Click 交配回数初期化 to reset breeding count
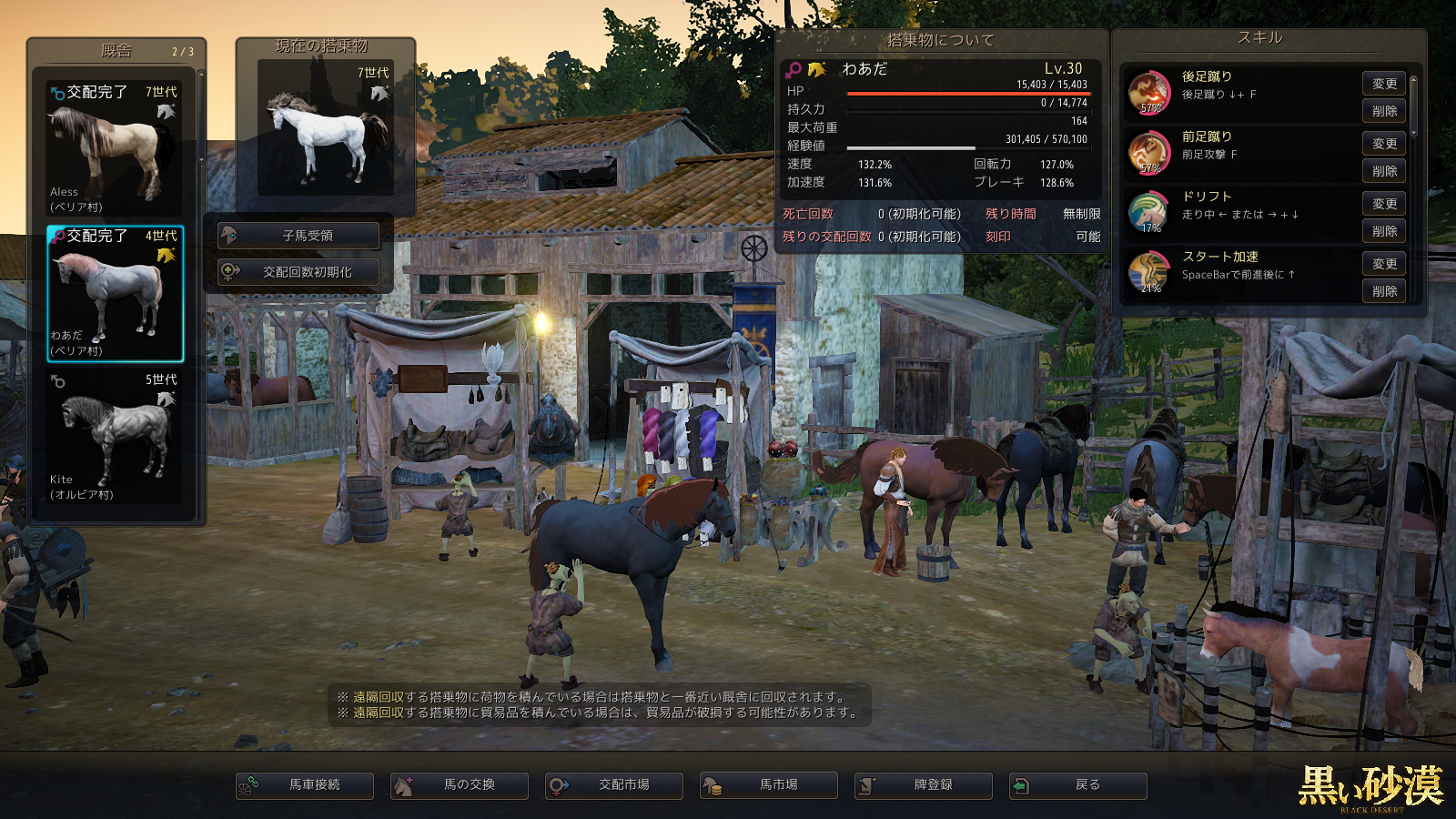 click(x=298, y=272)
